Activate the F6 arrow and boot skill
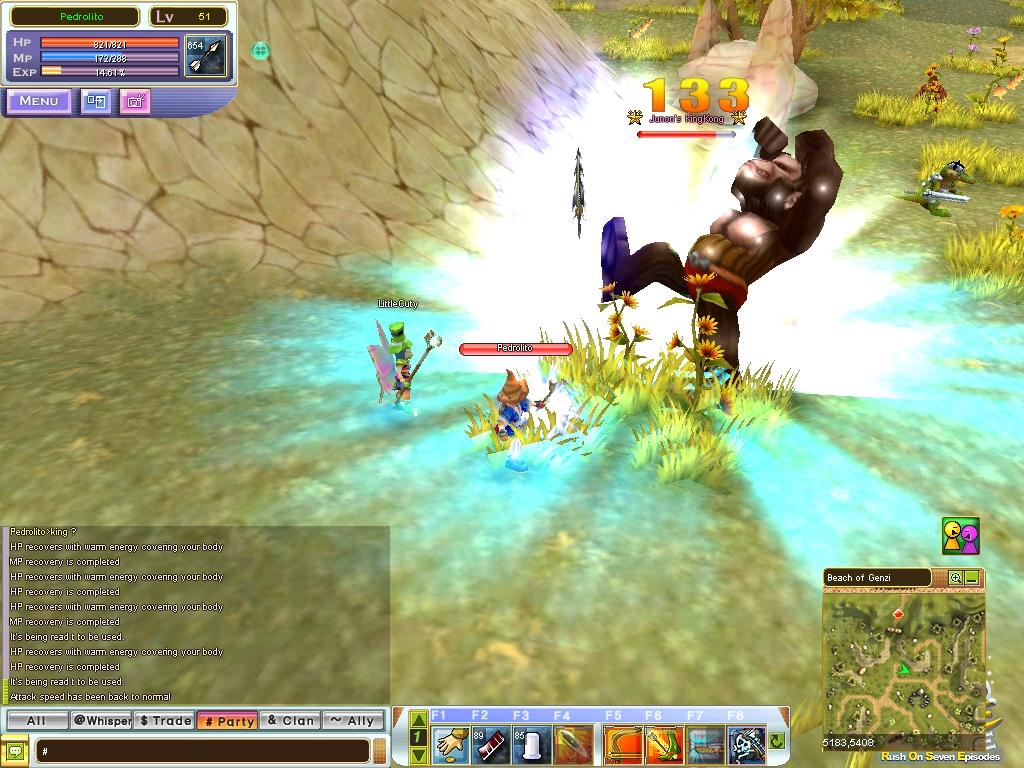Image resolution: width=1024 pixels, height=768 pixels. [663, 744]
